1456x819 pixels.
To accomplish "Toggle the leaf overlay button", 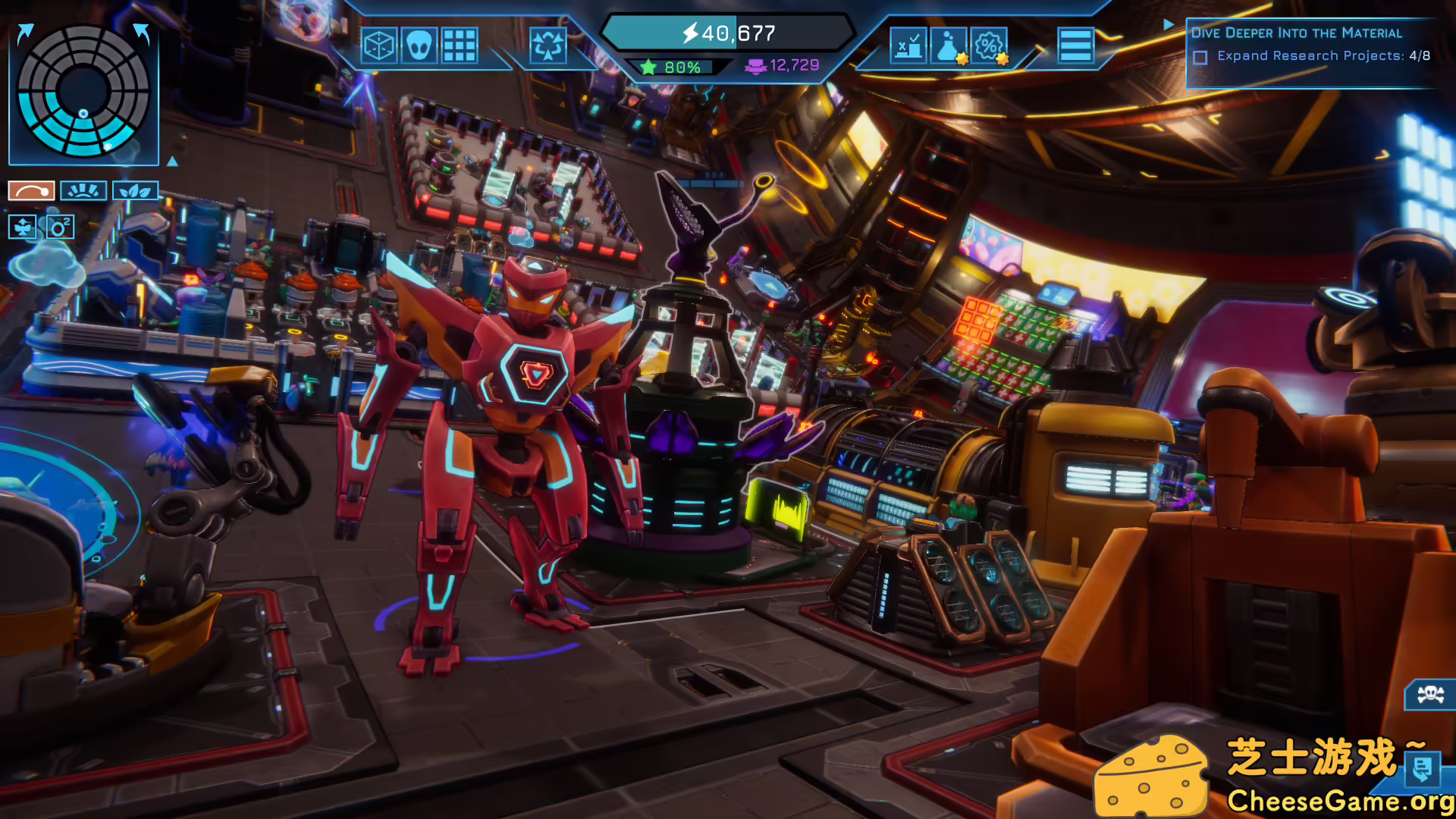I will point(135,191).
